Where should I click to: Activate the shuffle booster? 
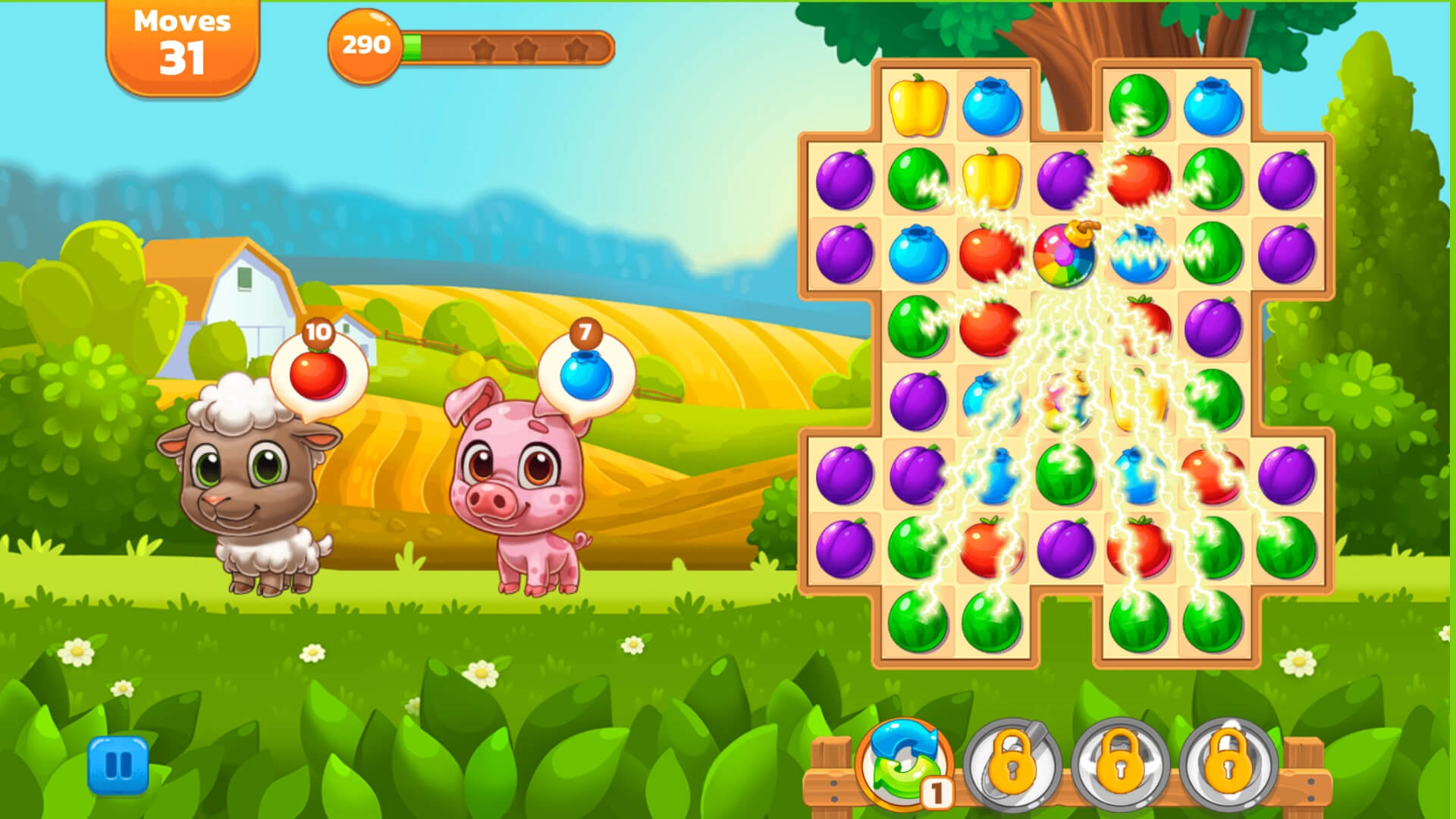(903, 764)
